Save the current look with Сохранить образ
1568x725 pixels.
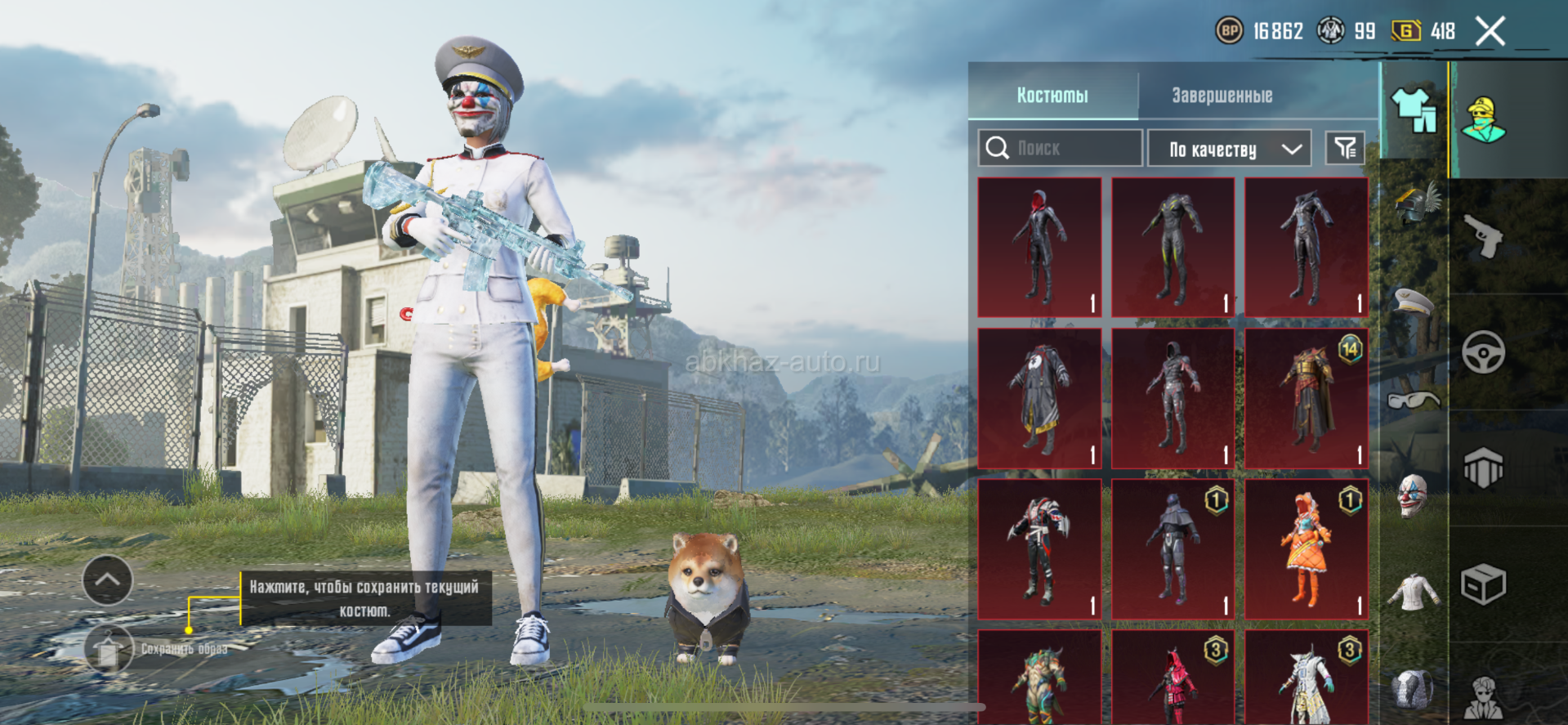[109, 650]
